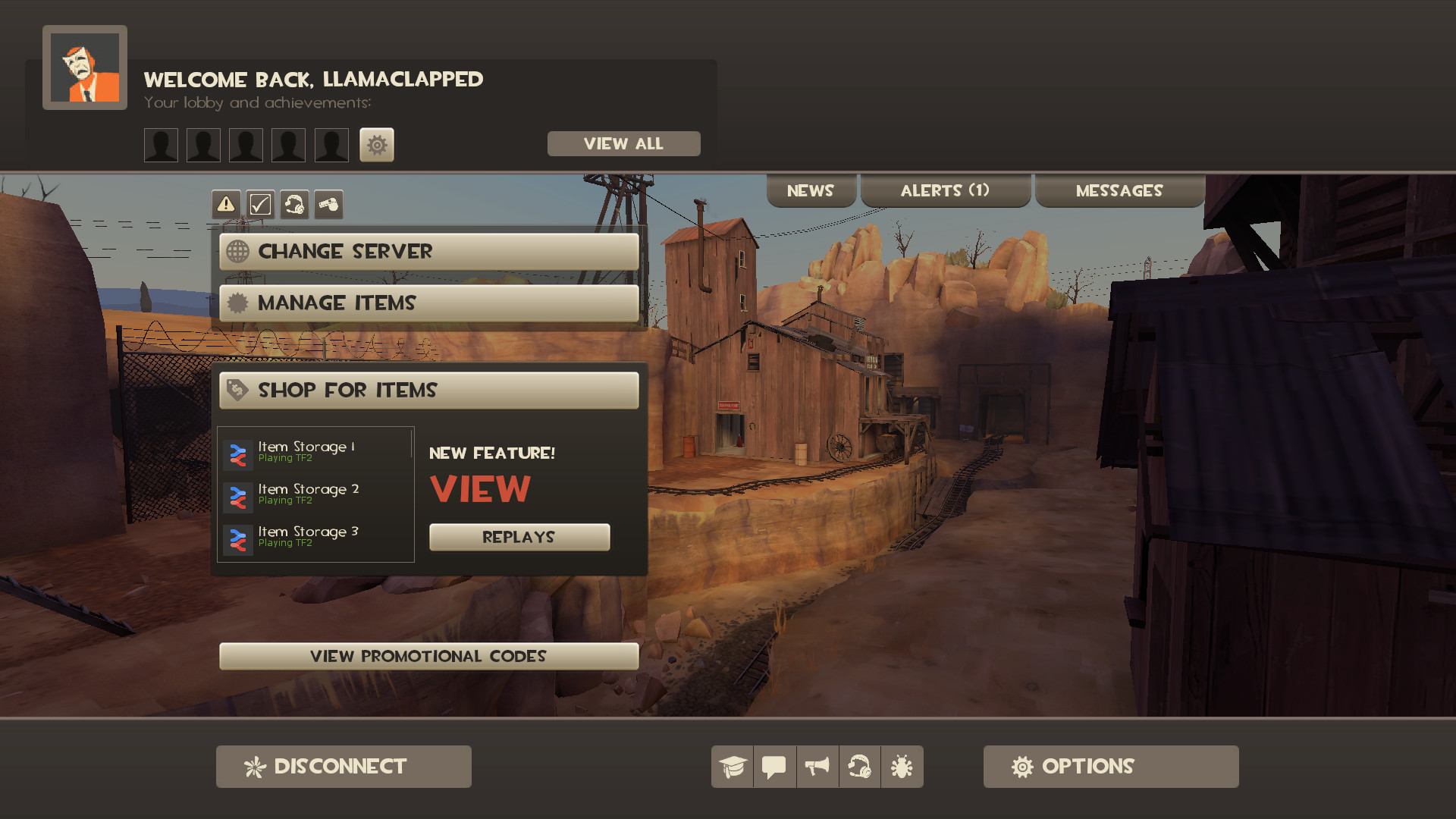Expand the Alerts (1) panel
This screenshot has width=1456, height=819.
945,190
